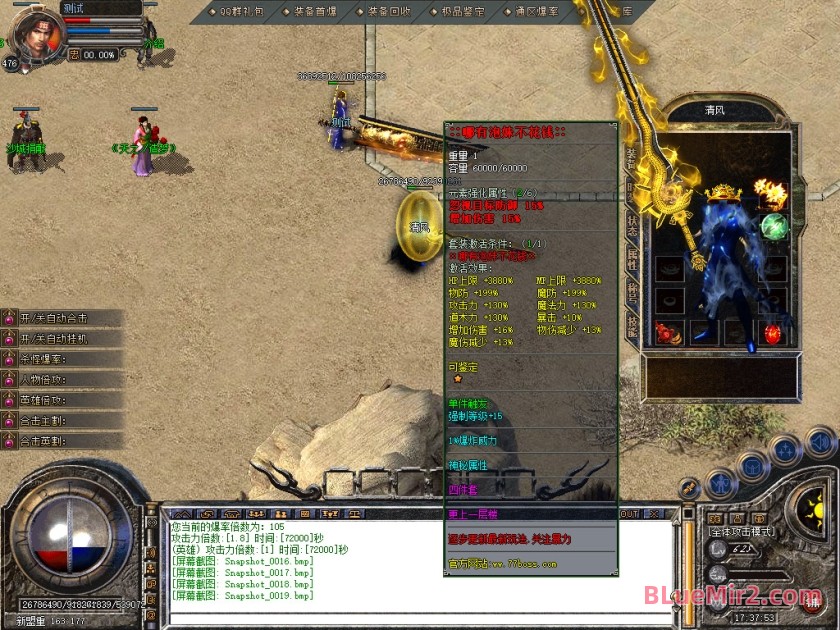
Task: Show the 通区爆率 drop rate menu
Action: (x=537, y=12)
